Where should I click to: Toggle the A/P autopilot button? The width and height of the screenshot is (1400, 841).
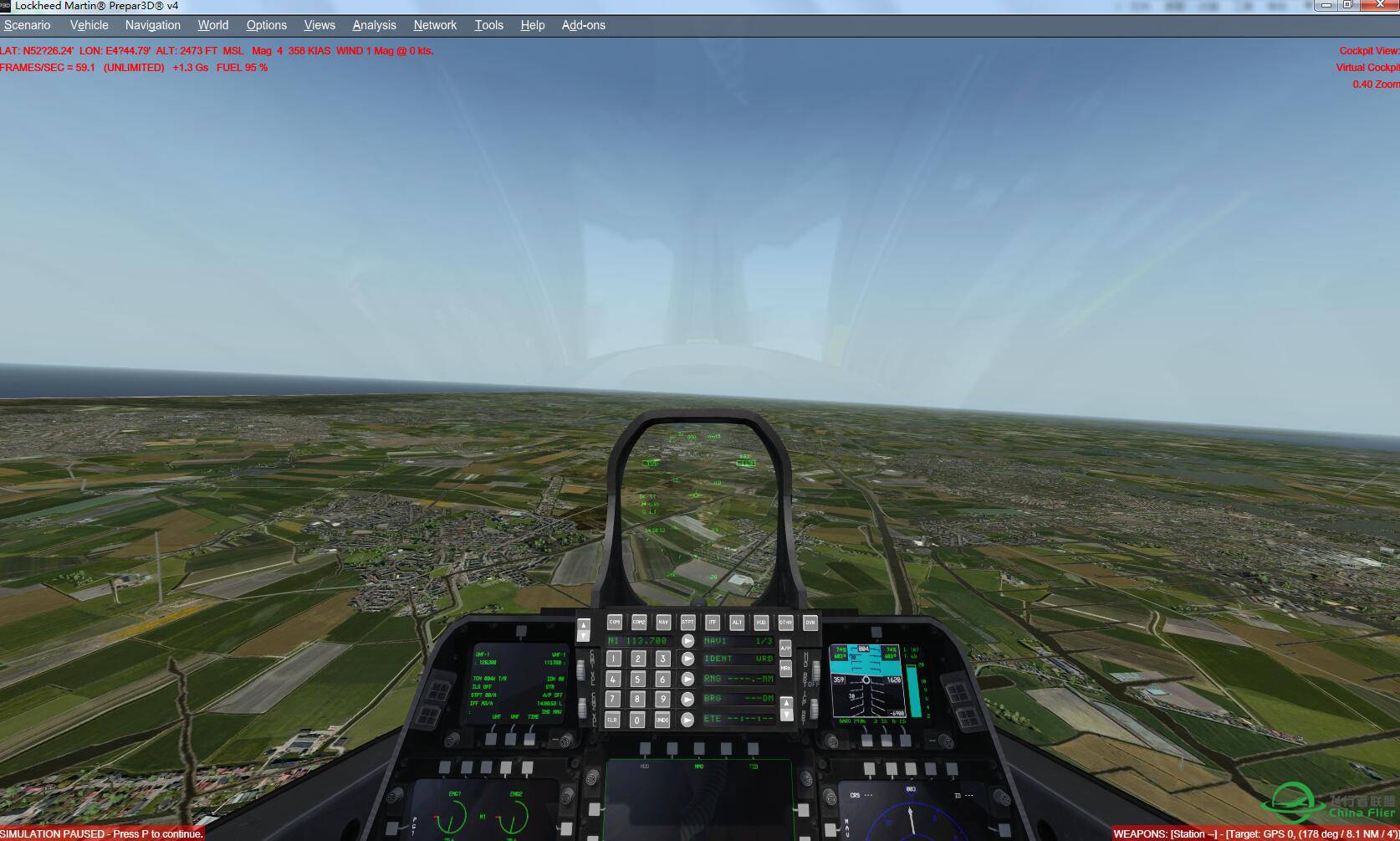pyautogui.click(x=786, y=646)
